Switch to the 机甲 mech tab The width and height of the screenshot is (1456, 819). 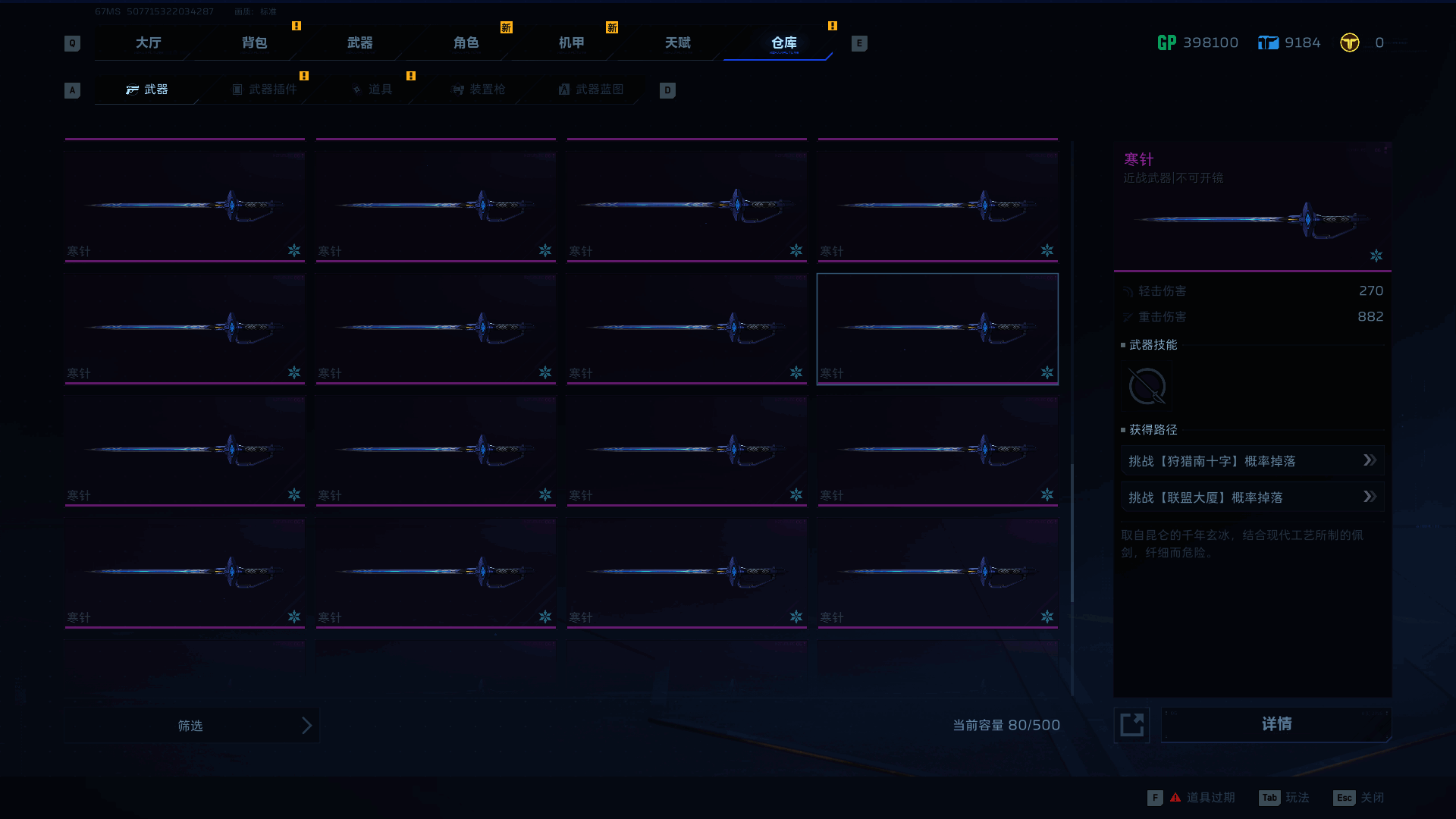coord(571,43)
